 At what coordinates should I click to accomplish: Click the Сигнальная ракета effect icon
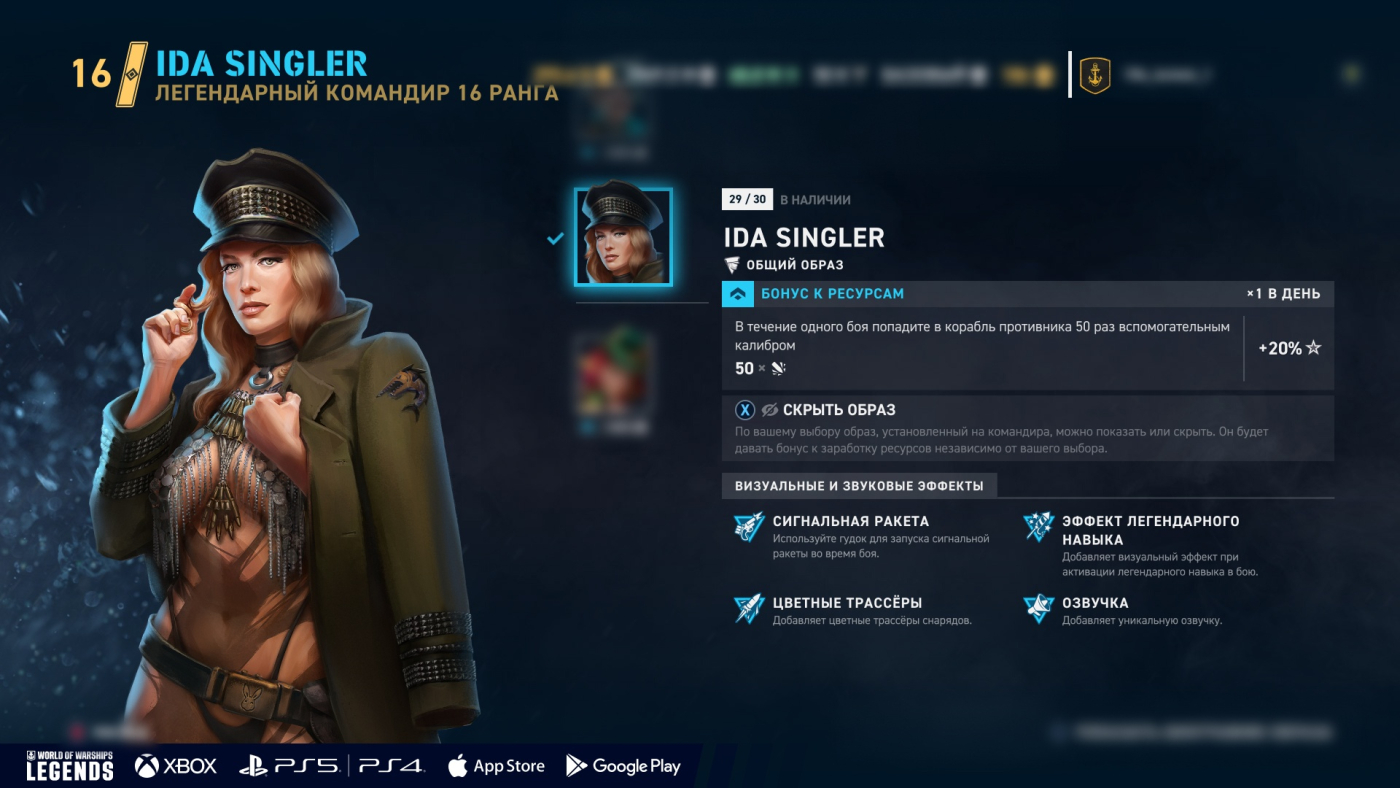point(749,527)
